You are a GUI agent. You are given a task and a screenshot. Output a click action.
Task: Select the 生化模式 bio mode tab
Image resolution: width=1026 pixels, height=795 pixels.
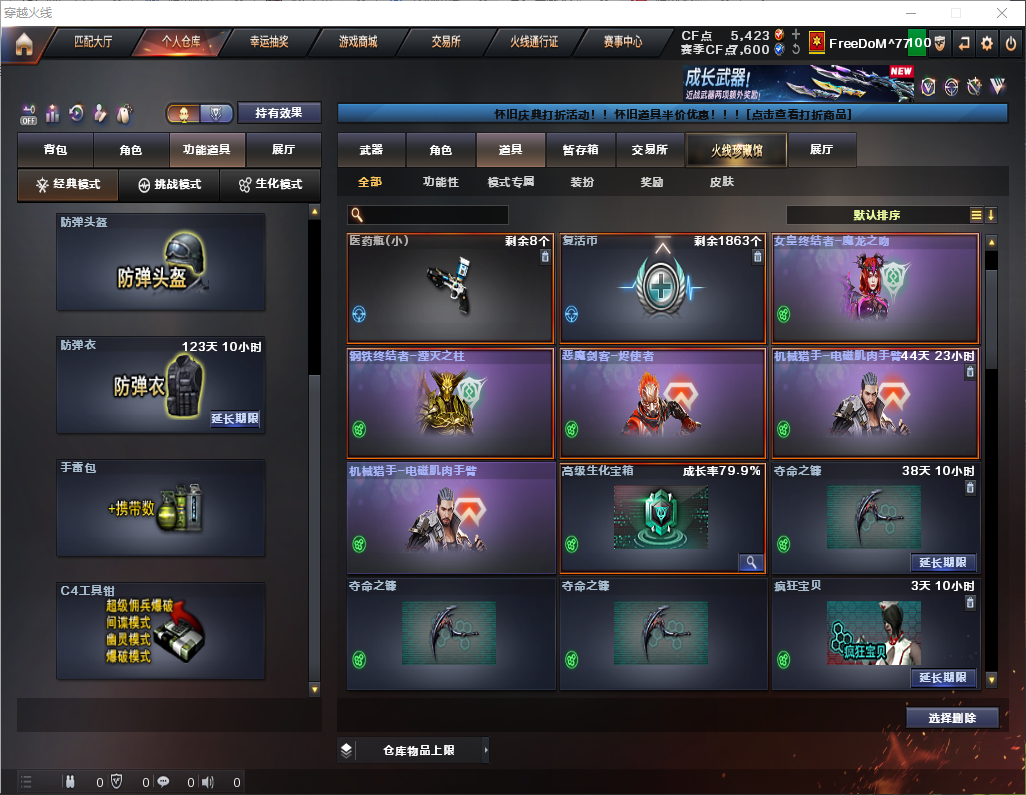coord(270,185)
